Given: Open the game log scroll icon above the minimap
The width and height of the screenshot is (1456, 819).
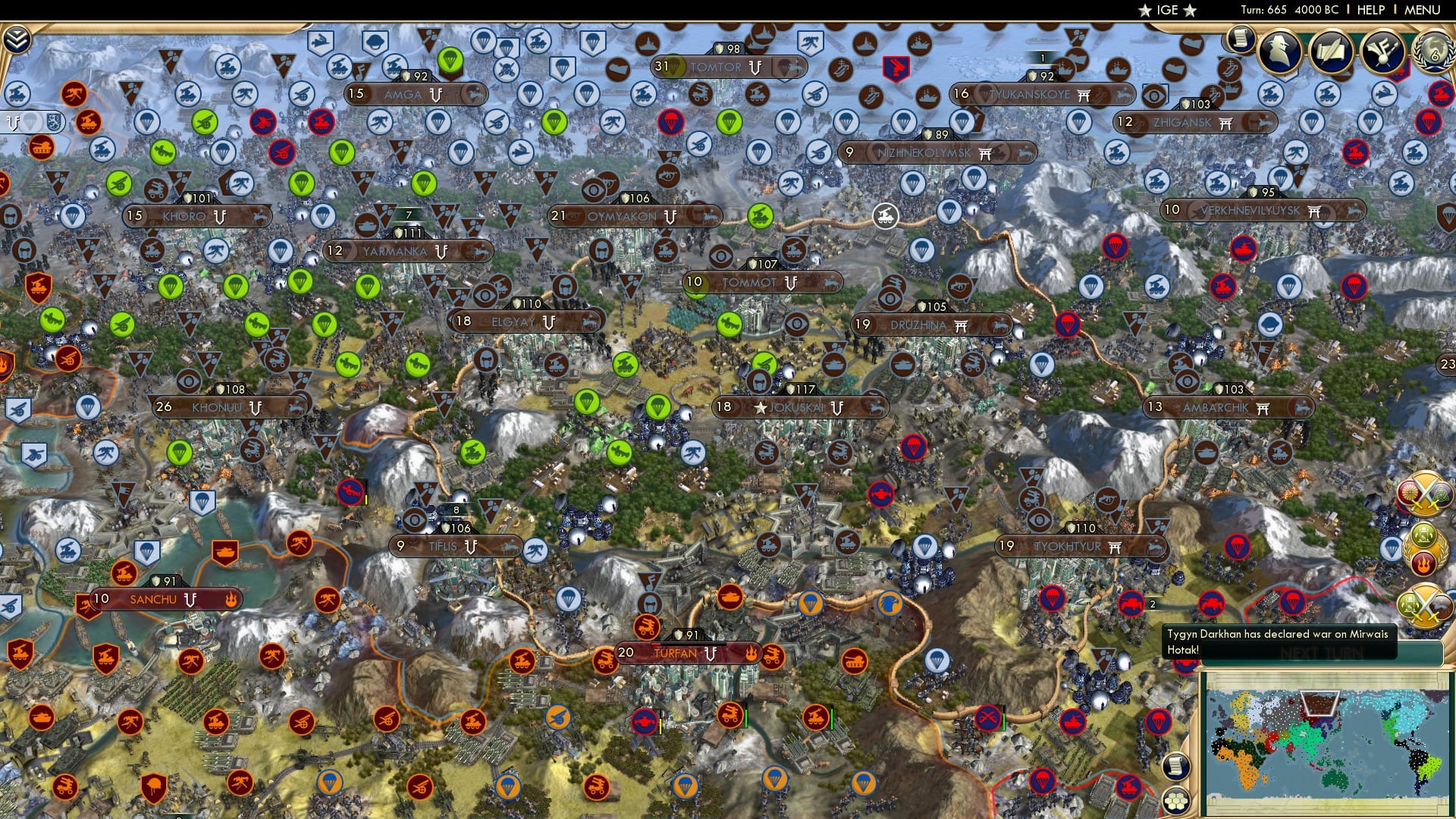Looking at the screenshot, I should coord(1177,767).
